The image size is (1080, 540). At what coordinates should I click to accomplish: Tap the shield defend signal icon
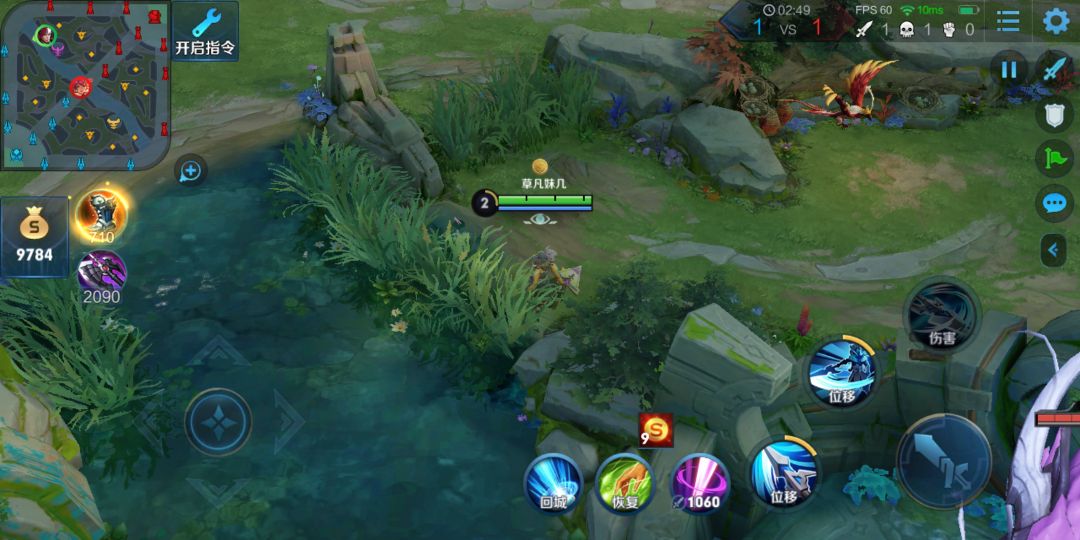[x=1055, y=115]
